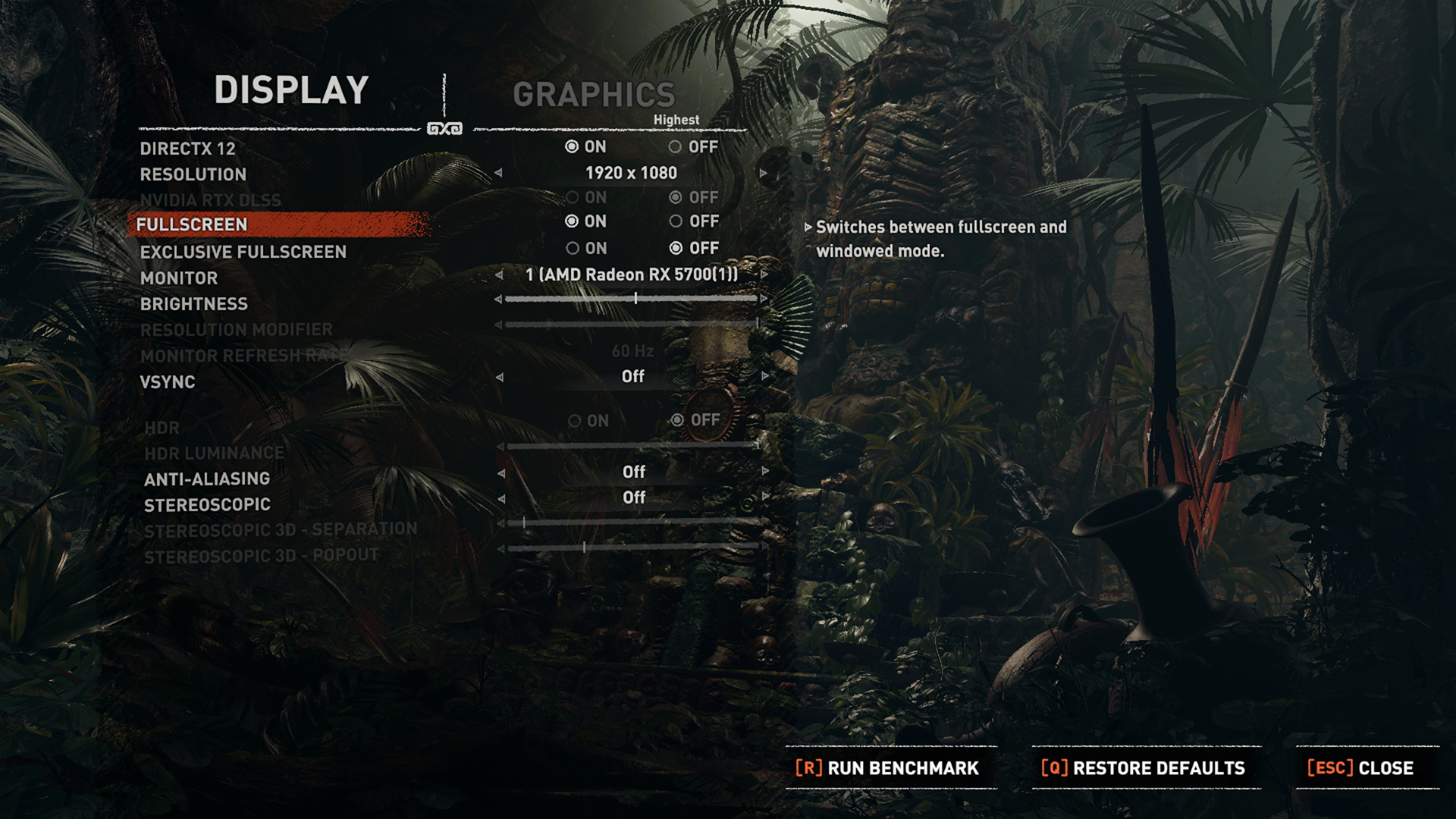The width and height of the screenshot is (1456, 819).
Task: Highlight the Stereoscopic settings row
Action: 207,505
